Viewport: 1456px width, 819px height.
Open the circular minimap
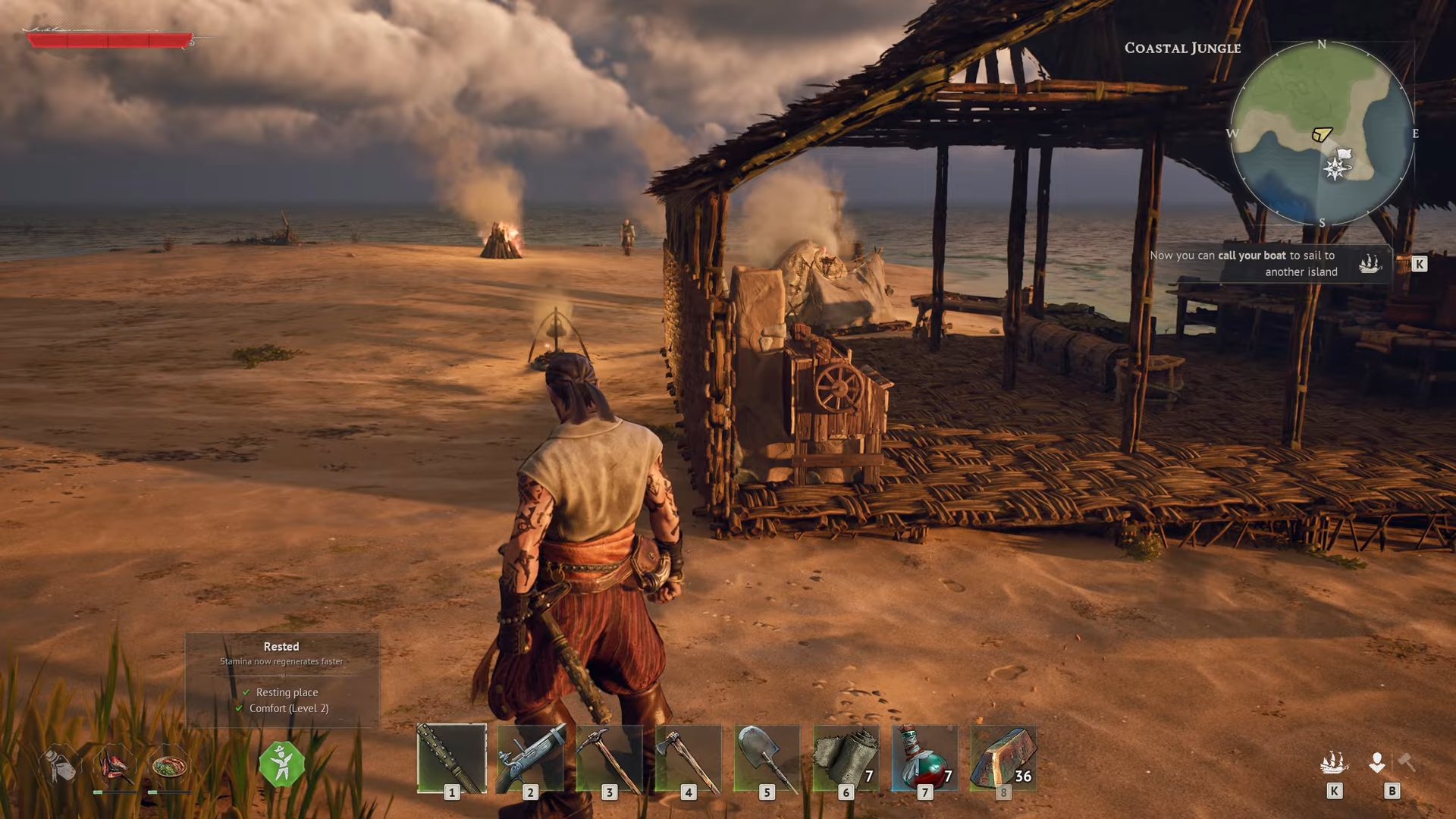click(x=1322, y=133)
